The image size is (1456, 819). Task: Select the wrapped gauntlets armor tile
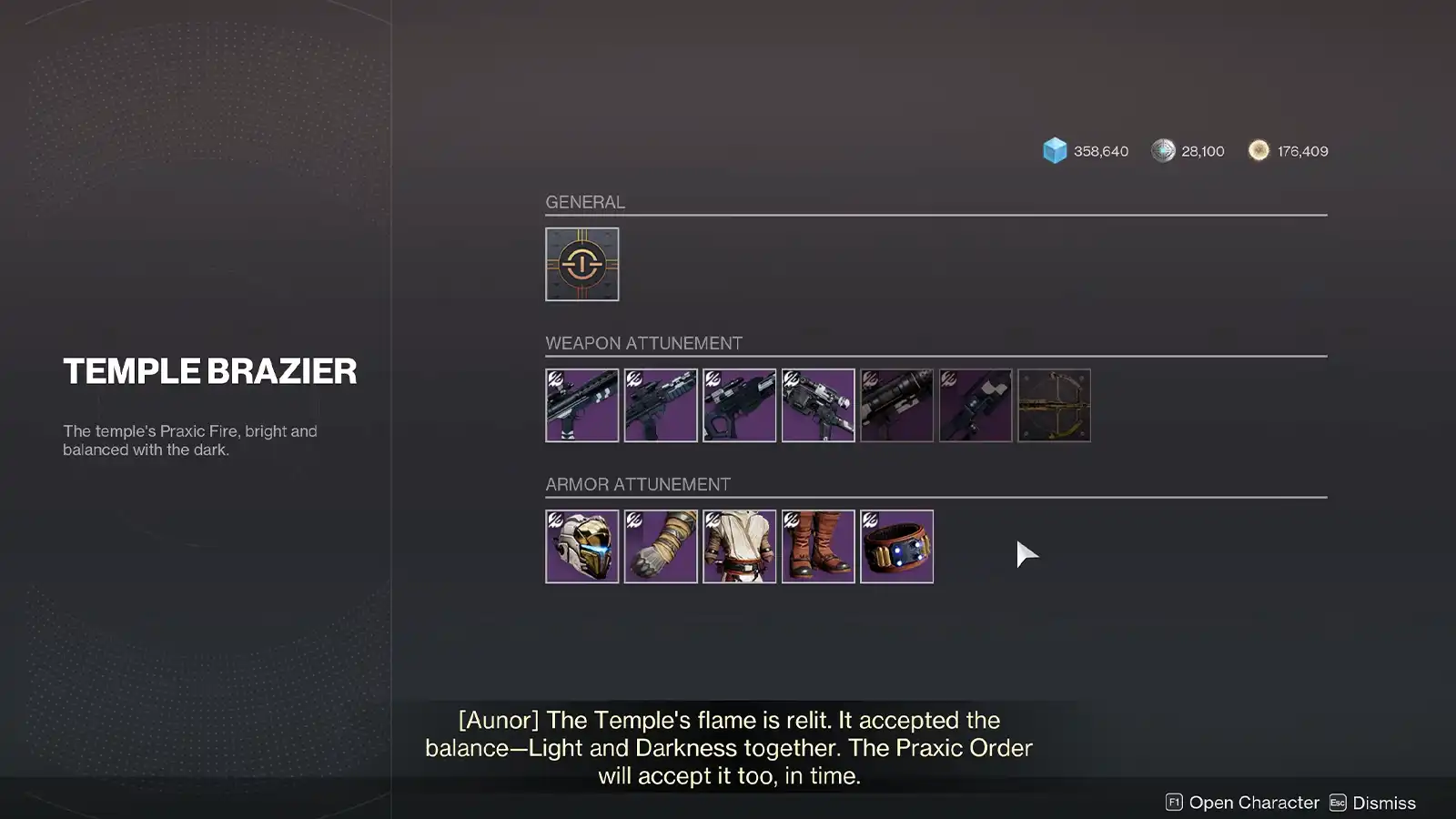[x=661, y=546]
